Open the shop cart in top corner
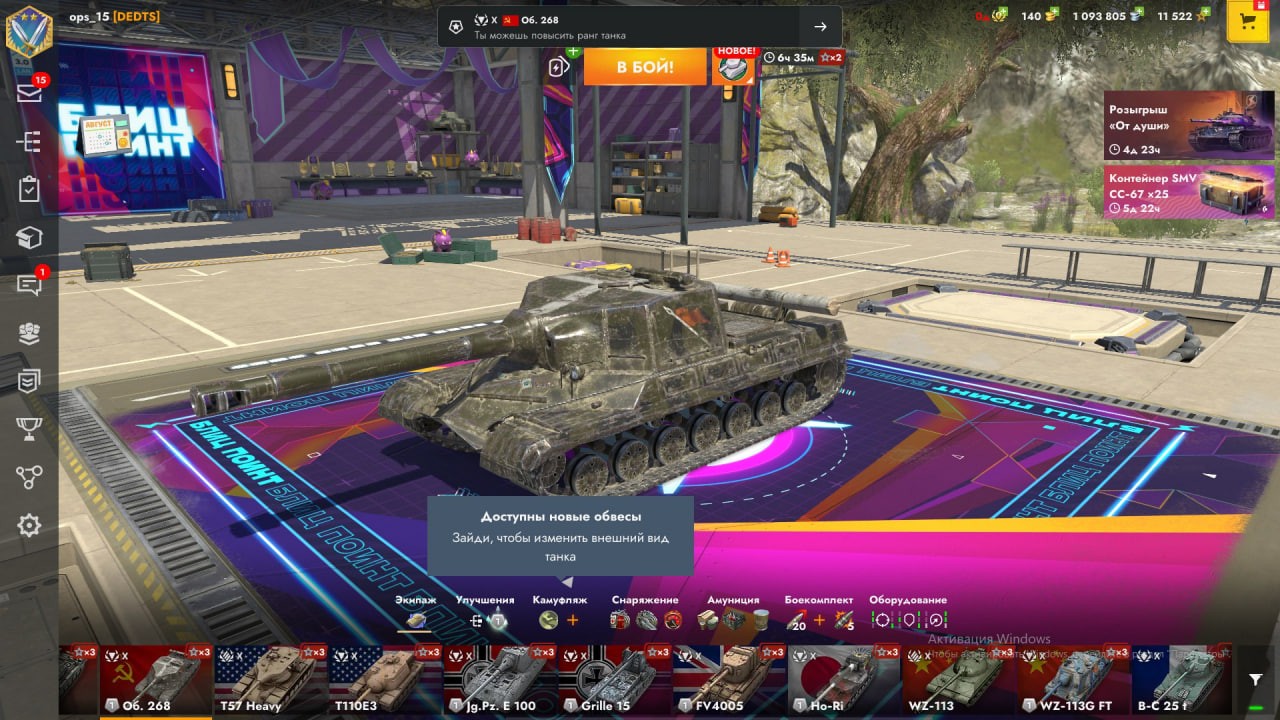1280x720 pixels. 1247,22
